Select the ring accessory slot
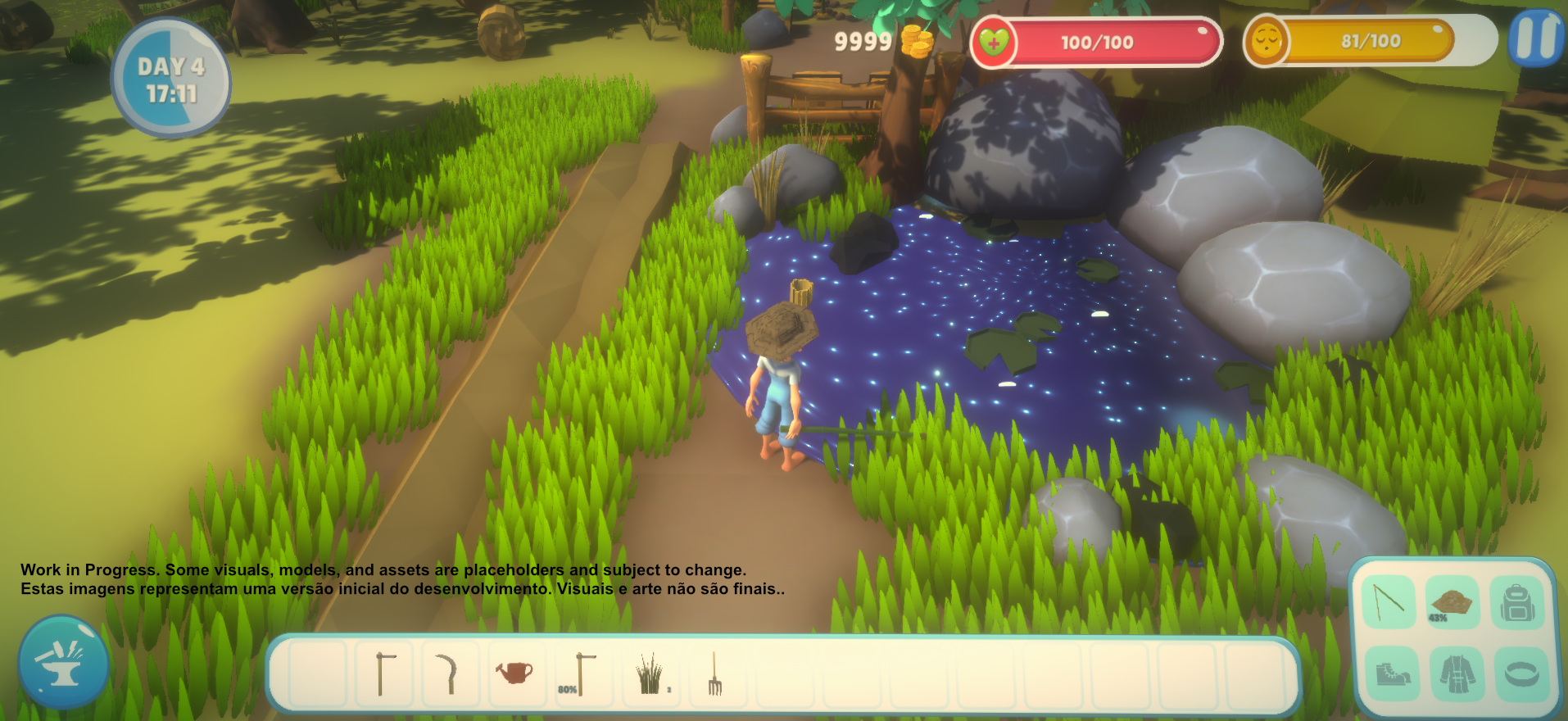1568x721 pixels. click(1521, 673)
